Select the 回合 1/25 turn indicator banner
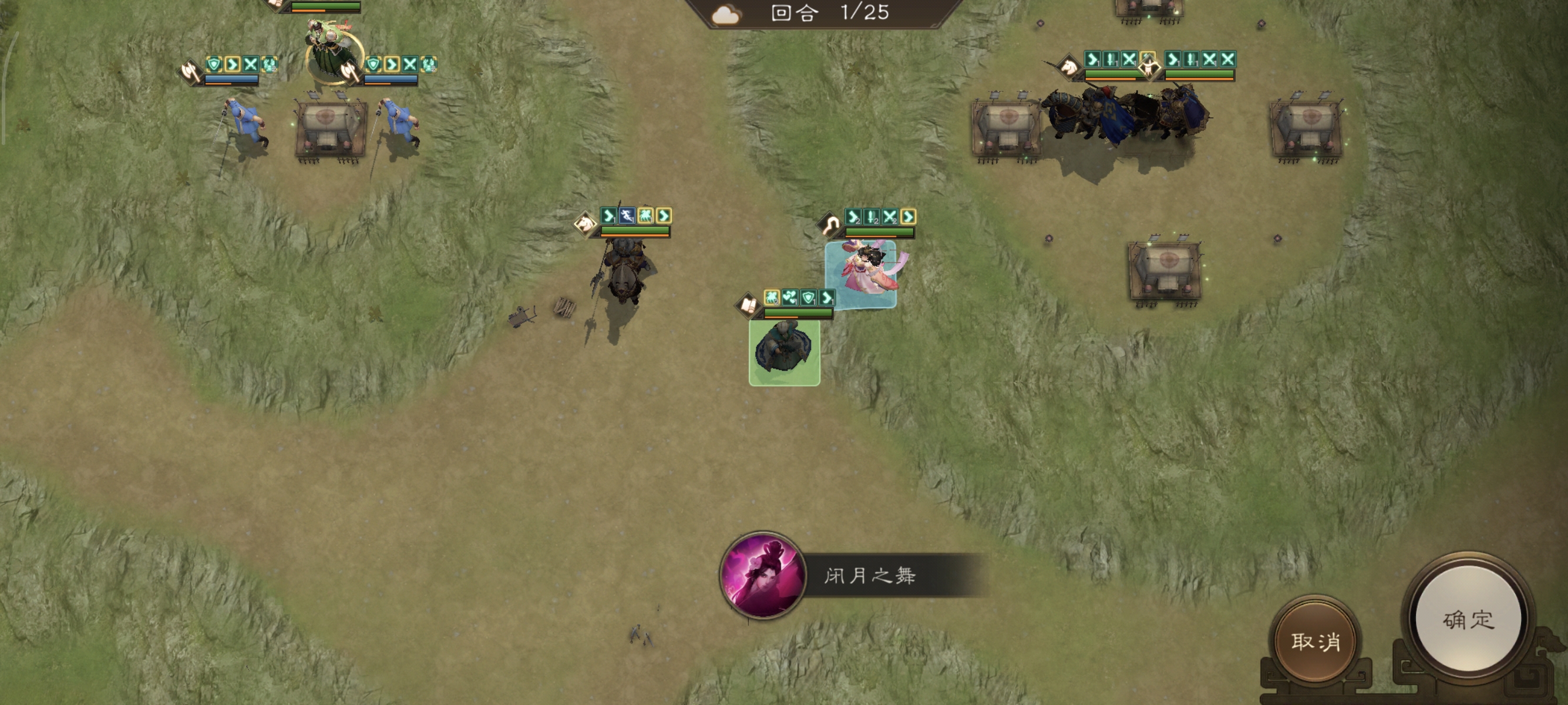Viewport: 1568px width, 705px height. click(822, 14)
